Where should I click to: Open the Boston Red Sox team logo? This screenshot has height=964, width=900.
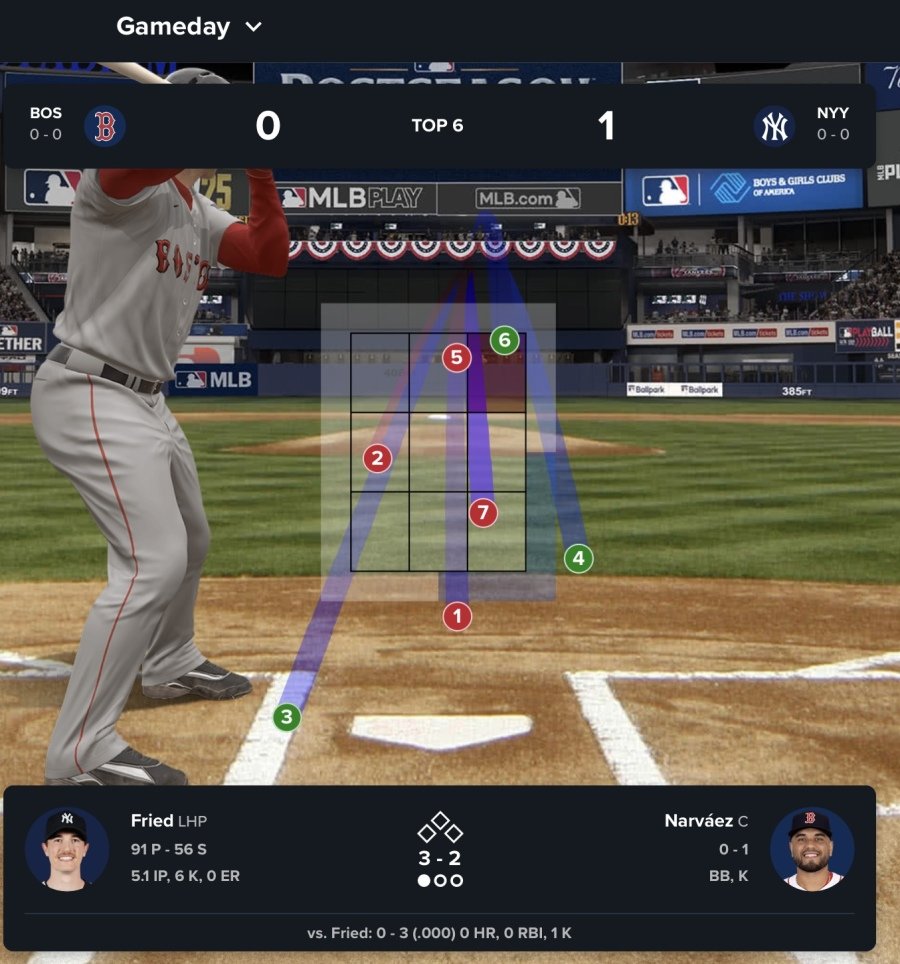[x=104, y=126]
